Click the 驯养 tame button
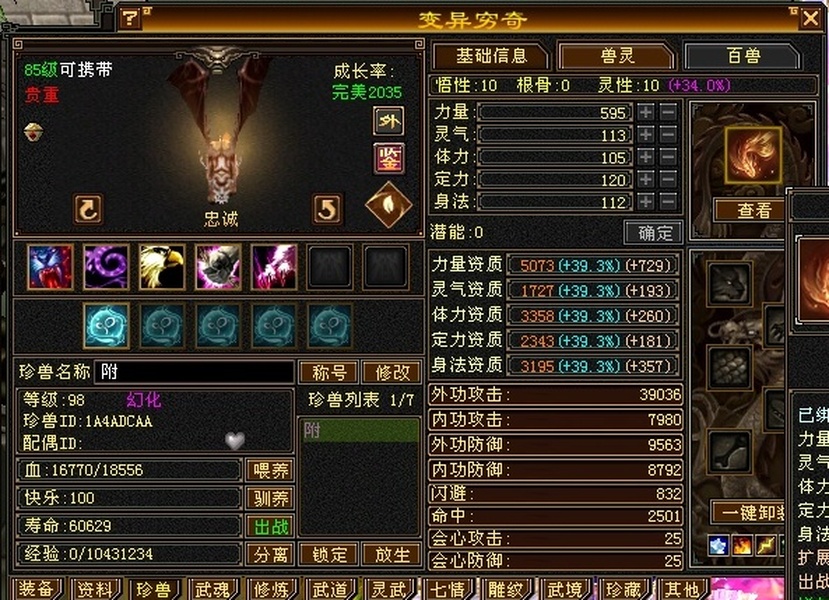 coord(269,498)
